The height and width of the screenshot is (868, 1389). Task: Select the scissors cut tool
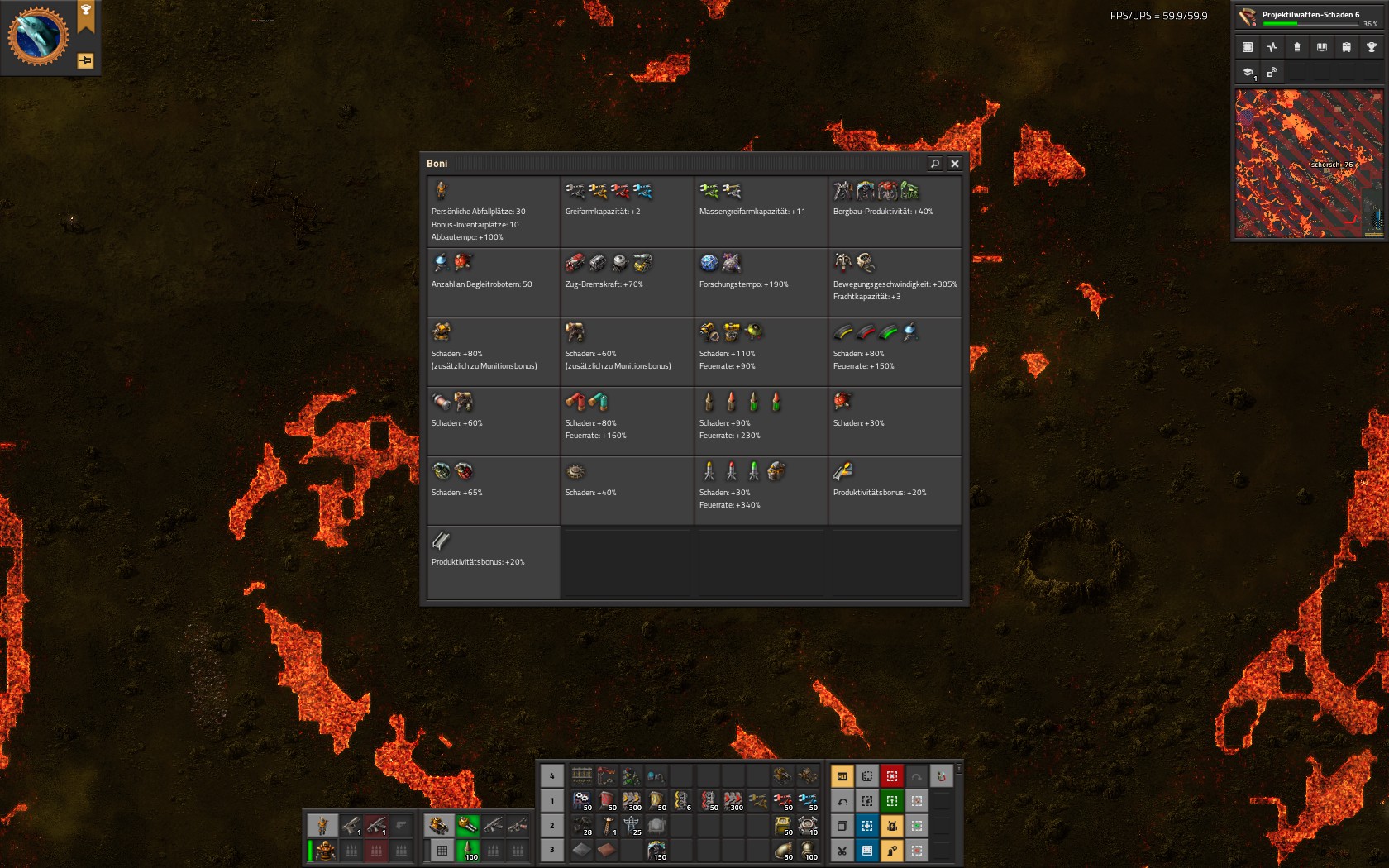point(842,850)
